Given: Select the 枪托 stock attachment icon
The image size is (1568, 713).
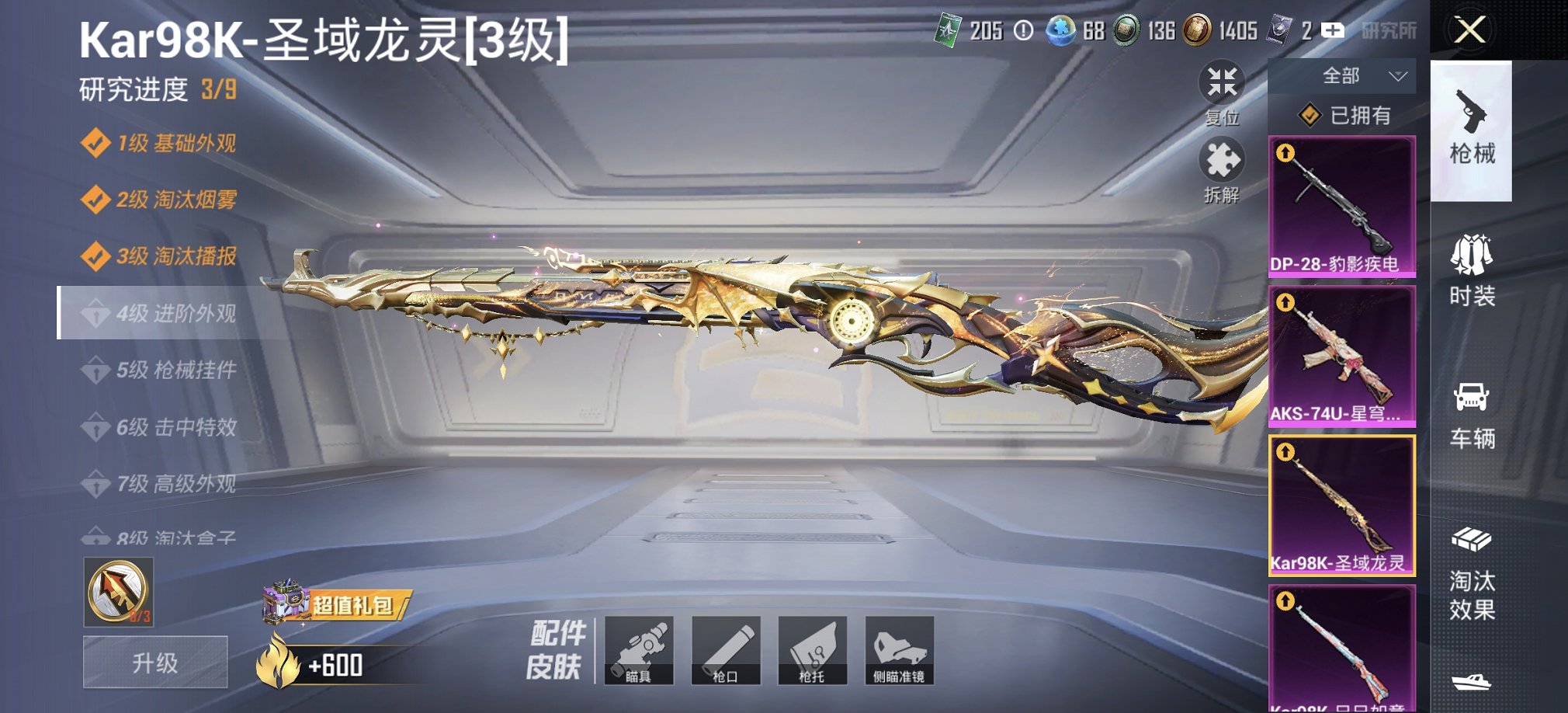Looking at the screenshot, I should pos(812,651).
